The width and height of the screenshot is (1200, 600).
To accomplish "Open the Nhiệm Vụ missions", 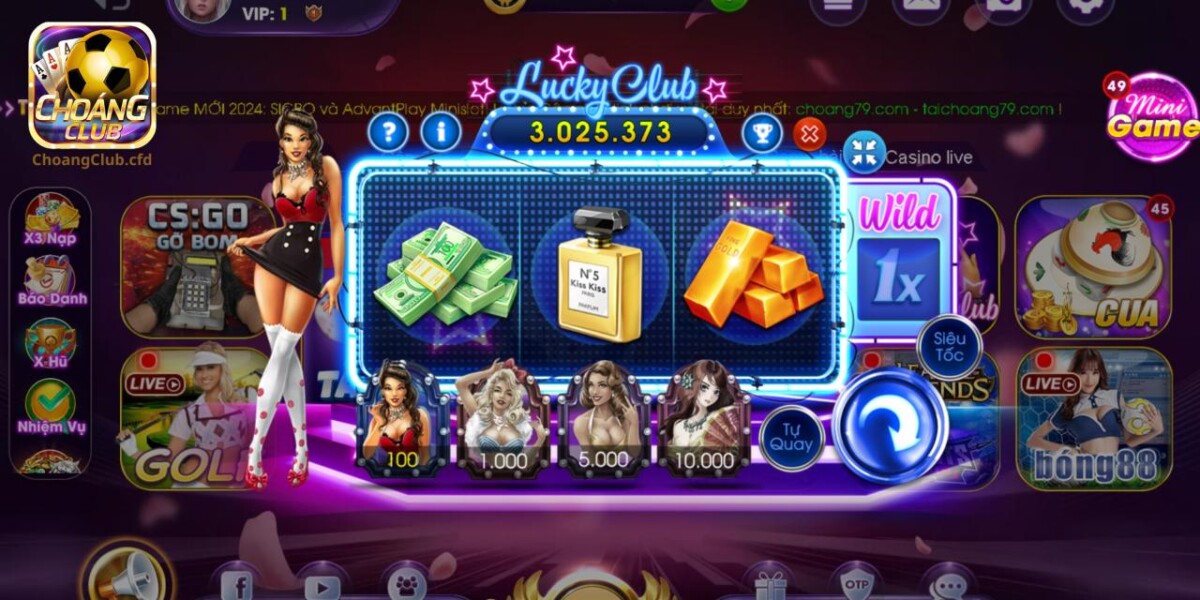I will coord(51,407).
